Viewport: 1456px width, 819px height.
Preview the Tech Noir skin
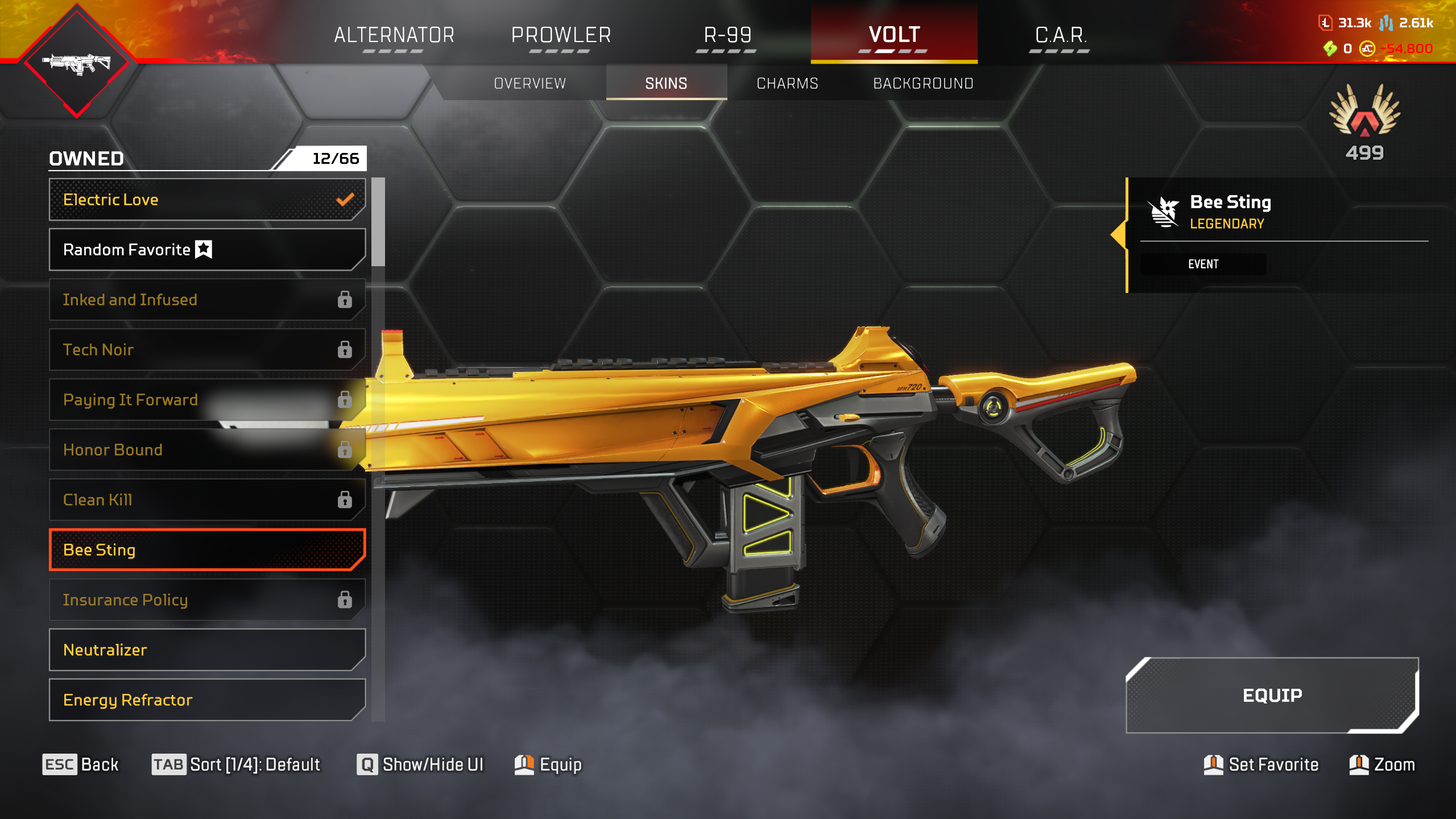(207, 350)
